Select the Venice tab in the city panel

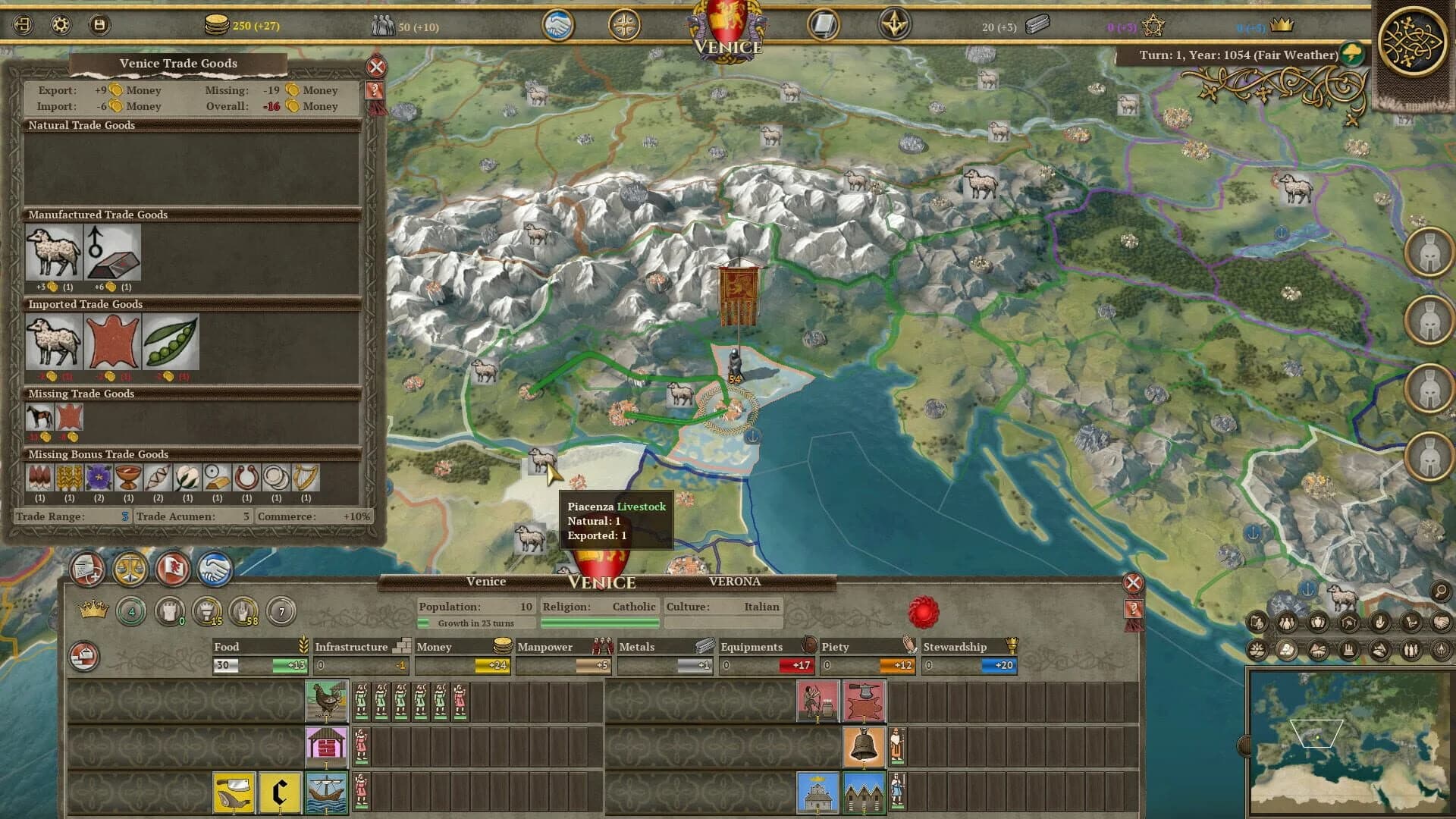pos(487,581)
